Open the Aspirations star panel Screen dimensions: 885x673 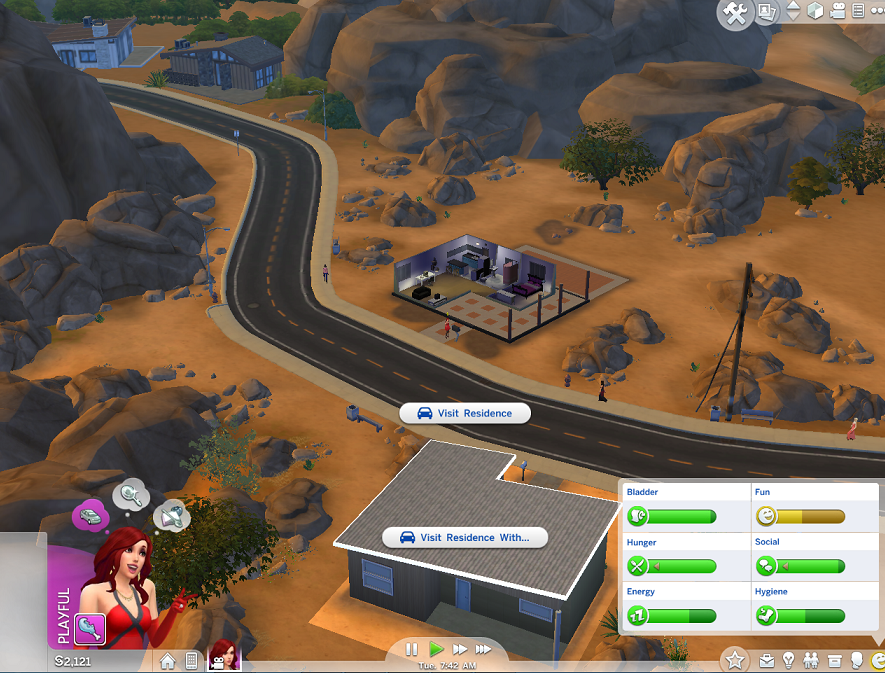(735, 659)
